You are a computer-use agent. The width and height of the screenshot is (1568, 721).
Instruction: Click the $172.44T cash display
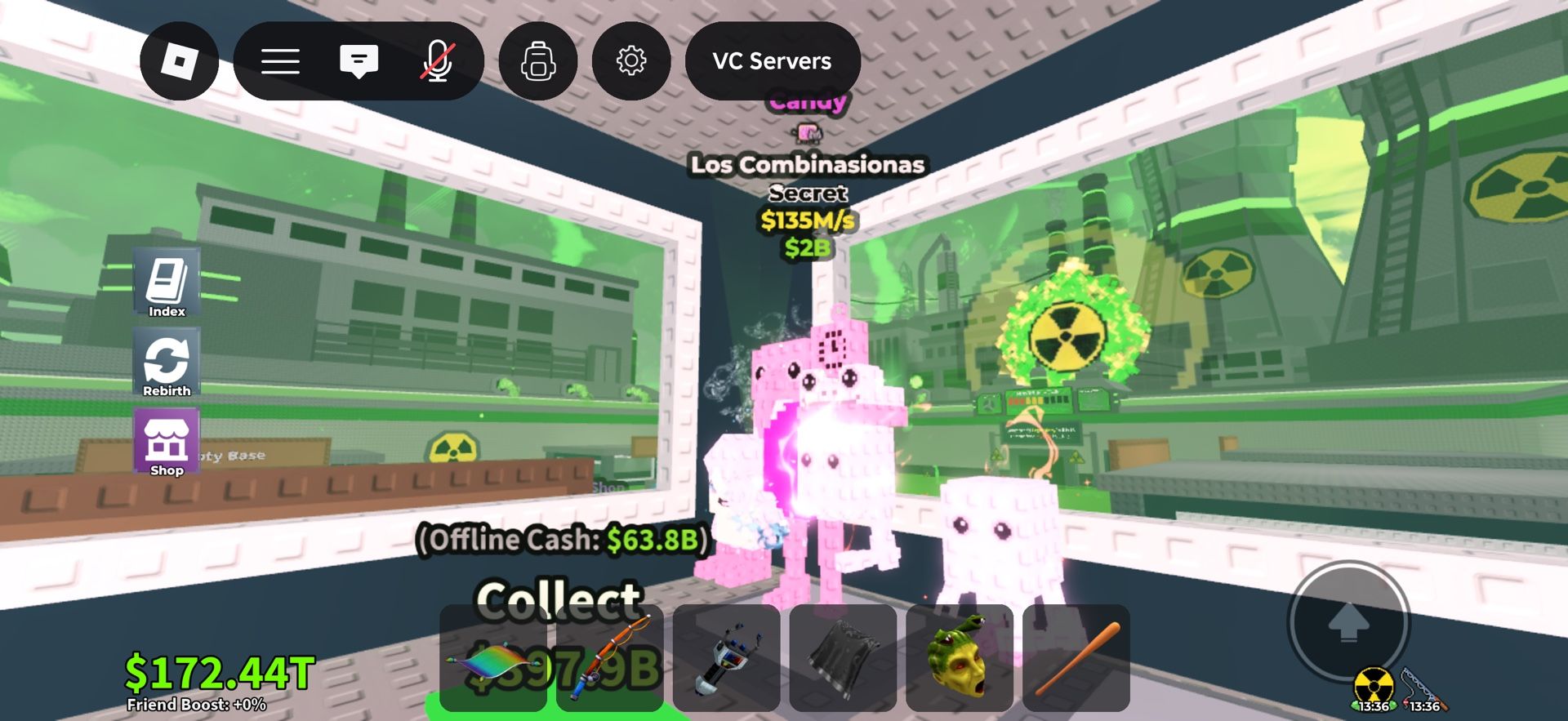click(x=217, y=674)
